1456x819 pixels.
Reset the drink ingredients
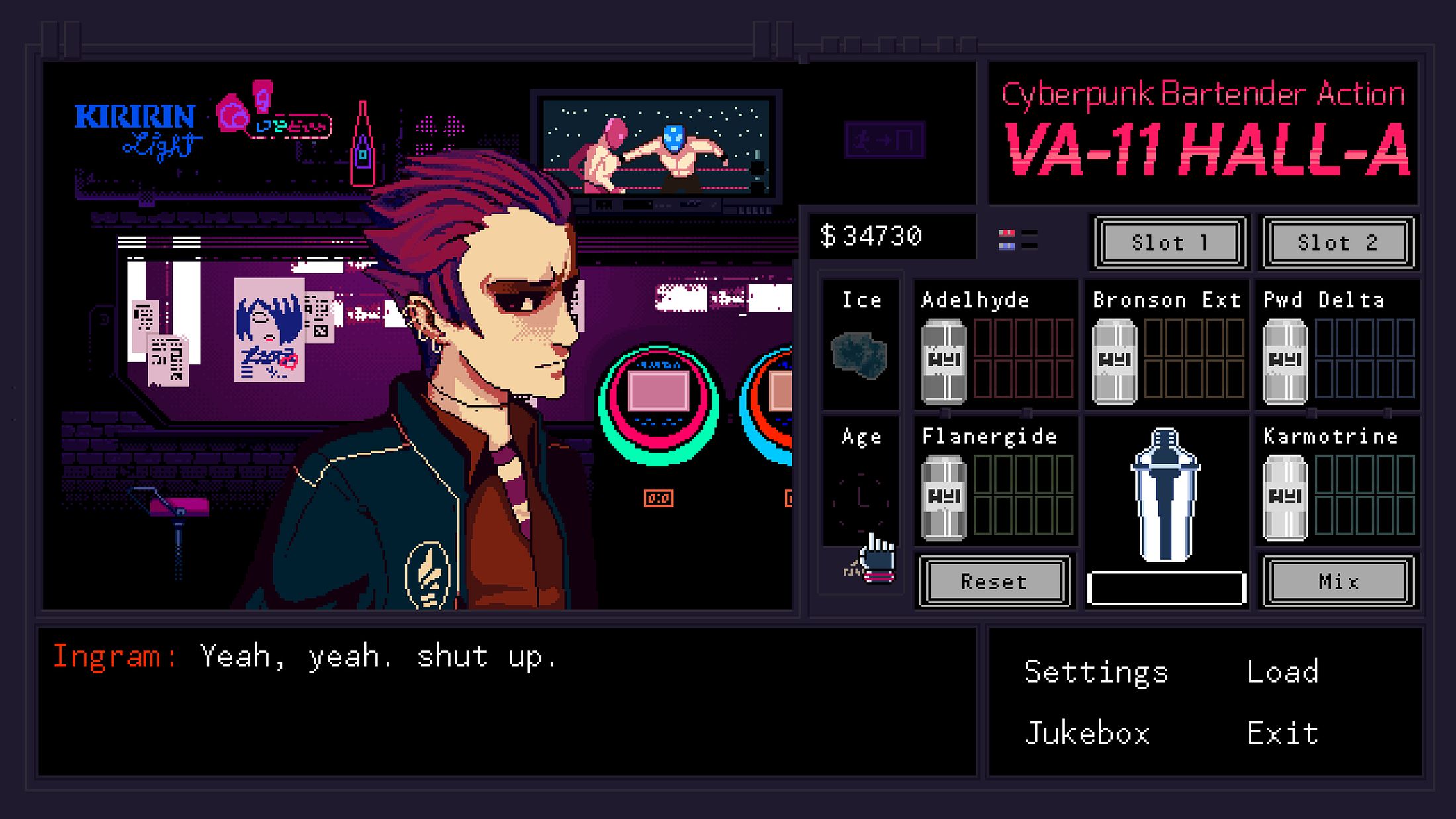[995, 582]
